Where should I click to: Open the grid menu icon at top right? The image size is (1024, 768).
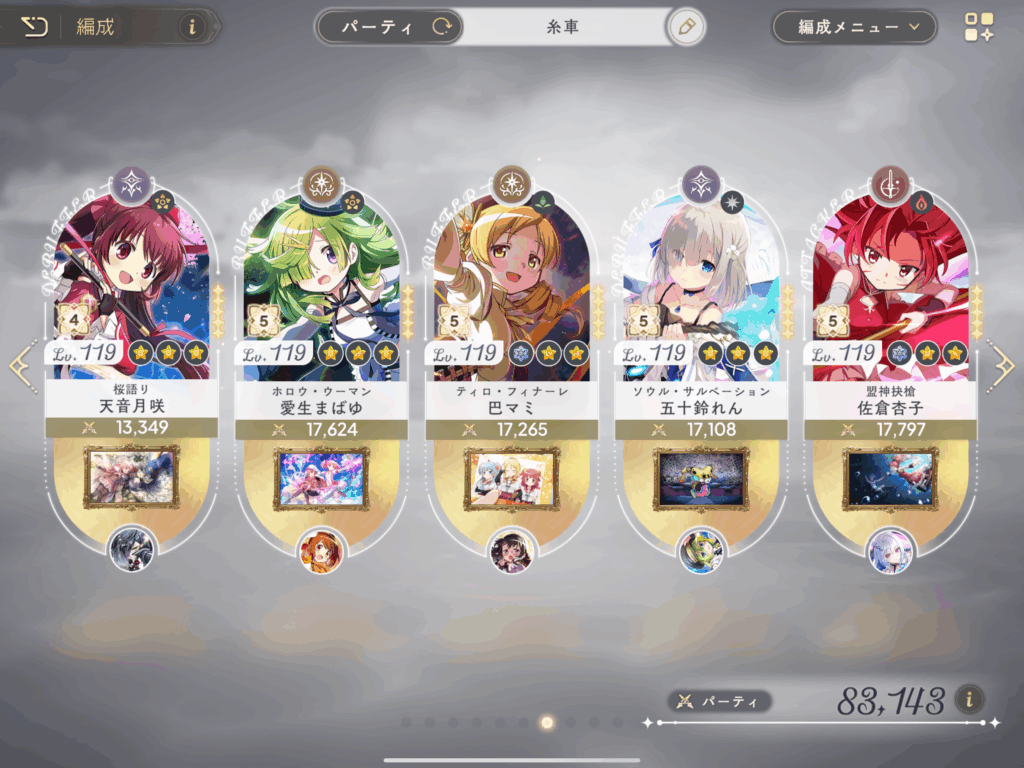(x=978, y=27)
